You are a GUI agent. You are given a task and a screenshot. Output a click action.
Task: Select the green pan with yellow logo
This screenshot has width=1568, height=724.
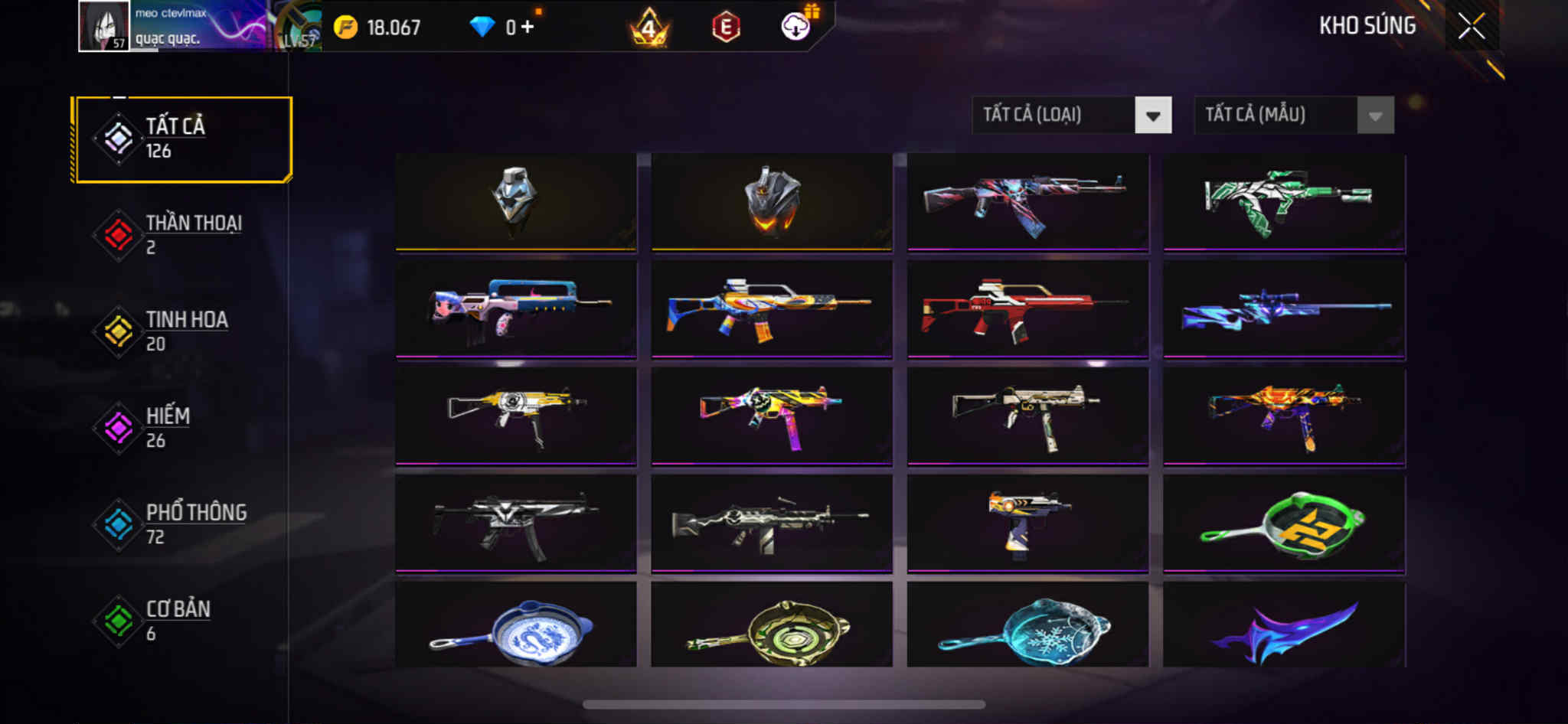pos(1284,523)
